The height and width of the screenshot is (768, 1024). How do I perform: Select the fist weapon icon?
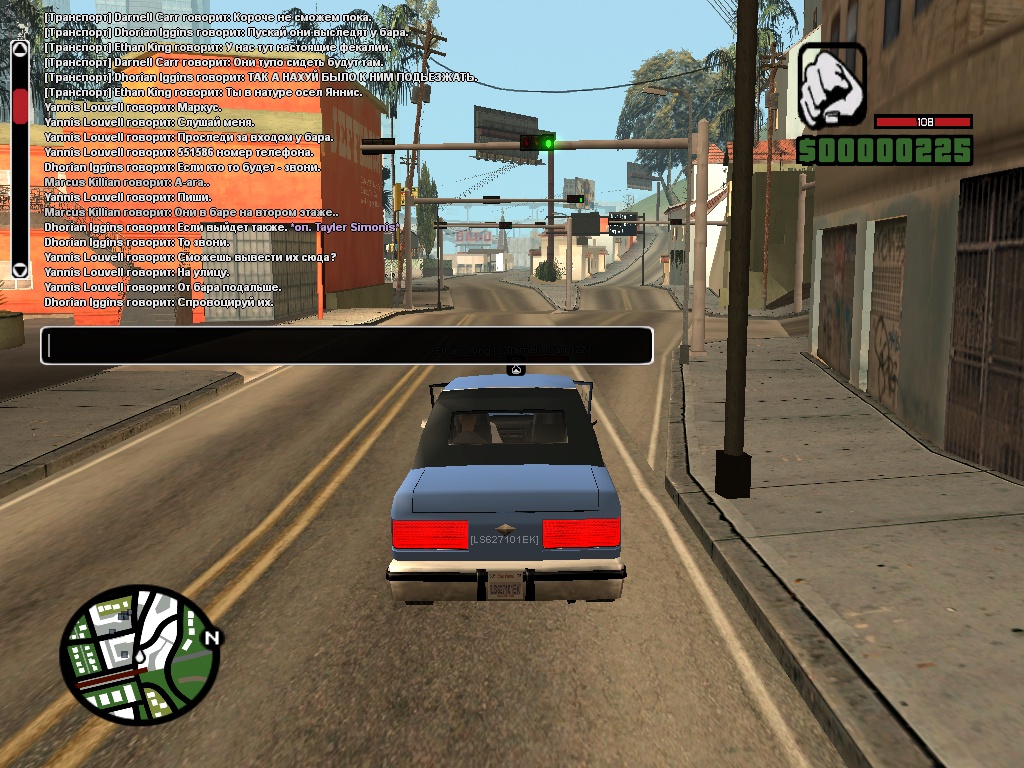[832, 85]
